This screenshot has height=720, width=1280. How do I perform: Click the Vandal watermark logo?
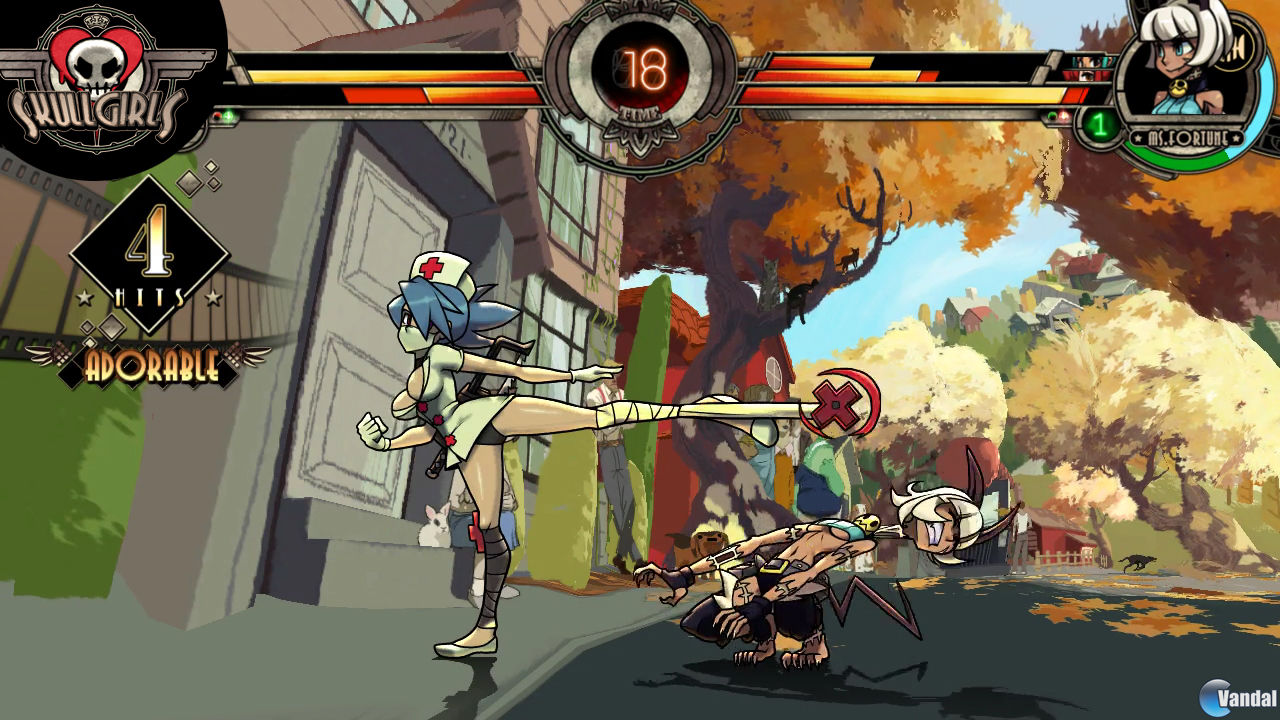coord(1237,698)
